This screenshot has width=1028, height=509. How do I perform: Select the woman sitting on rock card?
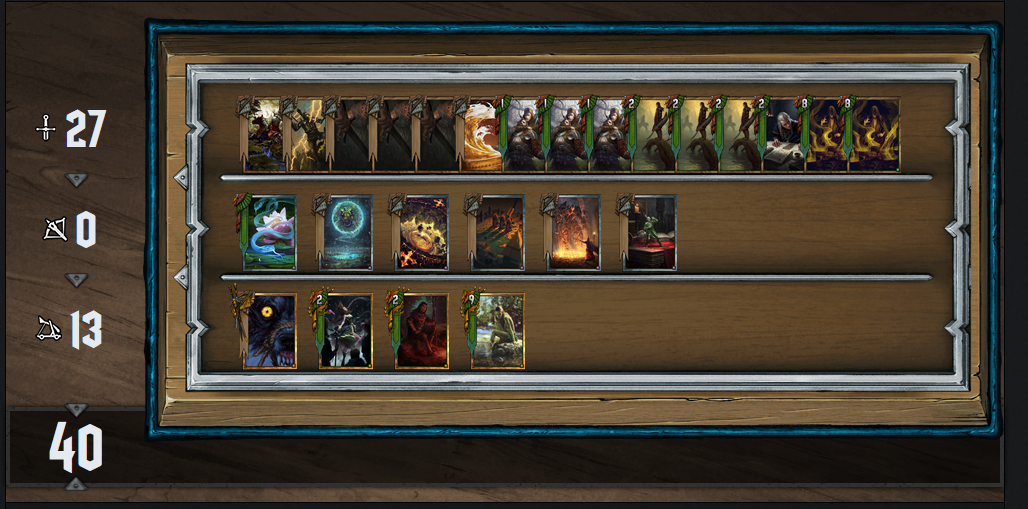click(498, 332)
